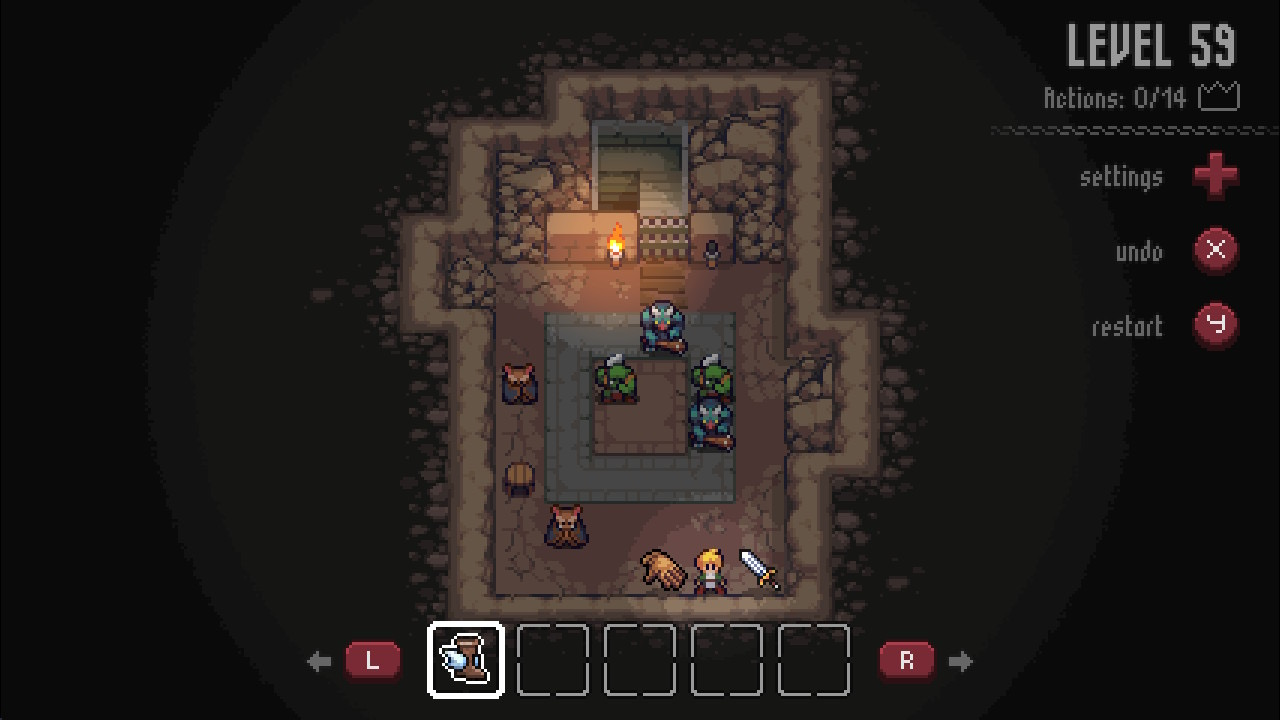Click the left gray navigation arrow

[x=319, y=660]
